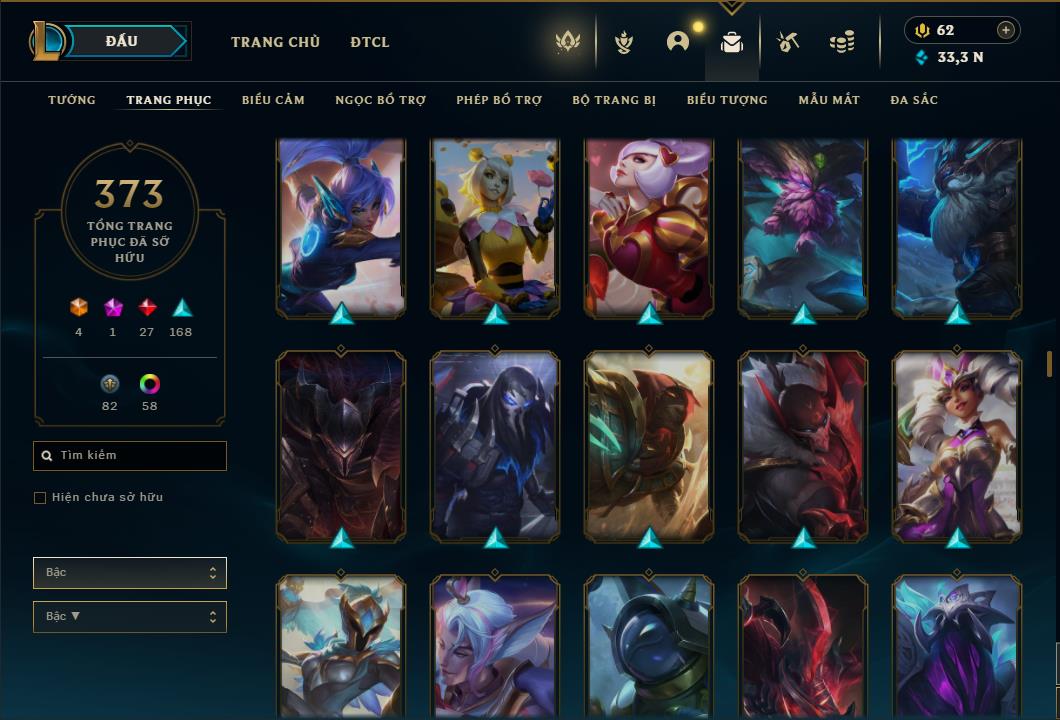Open the profile icon in top bar
1060x720 pixels.
(x=678, y=42)
